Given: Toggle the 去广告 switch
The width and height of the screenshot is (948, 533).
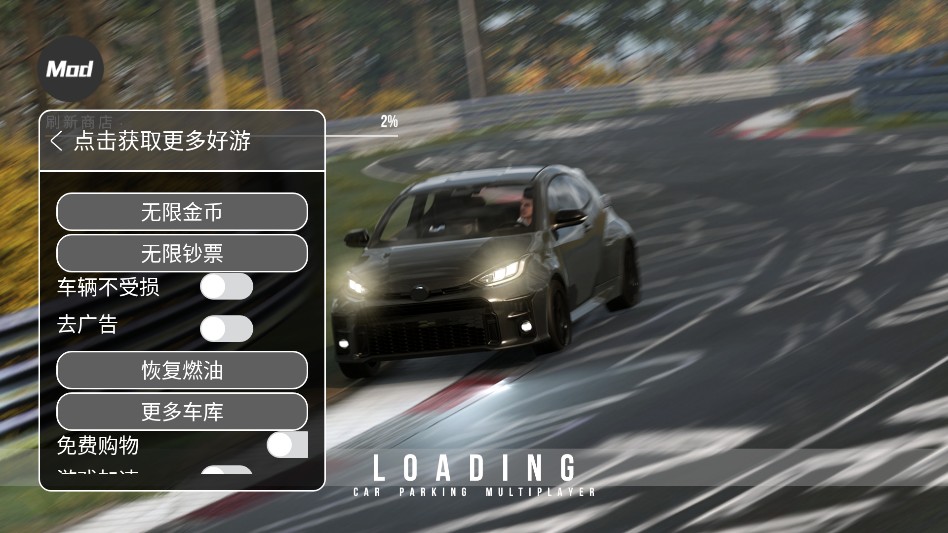Looking at the screenshot, I should 227,328.
